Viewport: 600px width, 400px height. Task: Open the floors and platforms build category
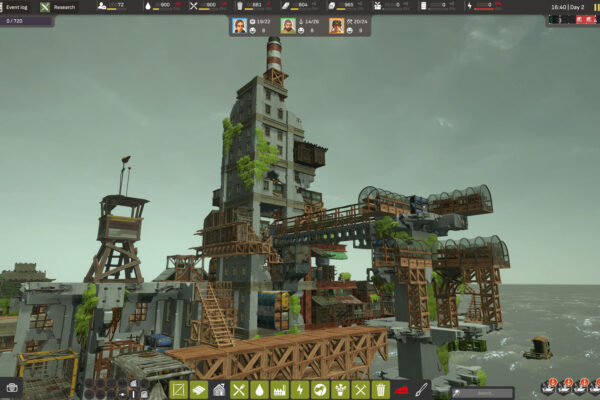pos(199,390)
